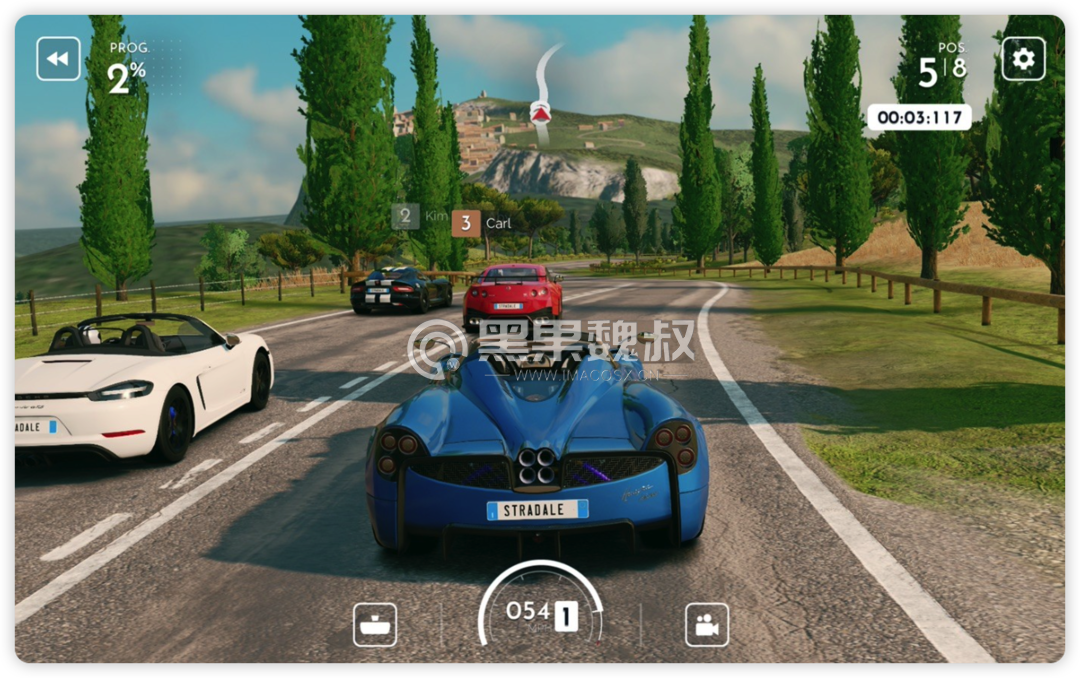The image size is (1080, 678).
Task: Tap the brake pedal icon button
Action: click(375, 625)
